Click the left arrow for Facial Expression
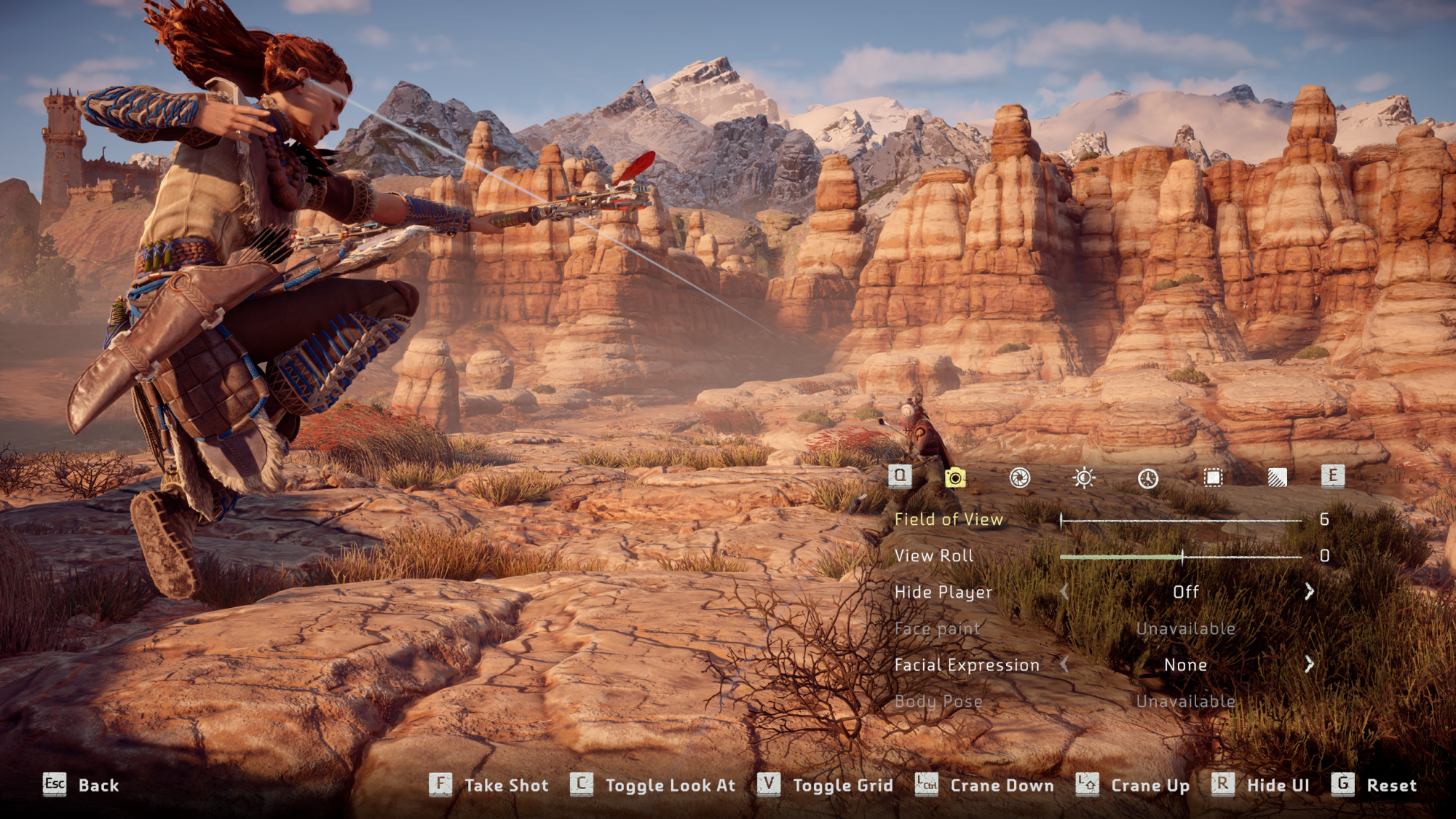The image size is (1456, 819). [x=1064, y=665]
